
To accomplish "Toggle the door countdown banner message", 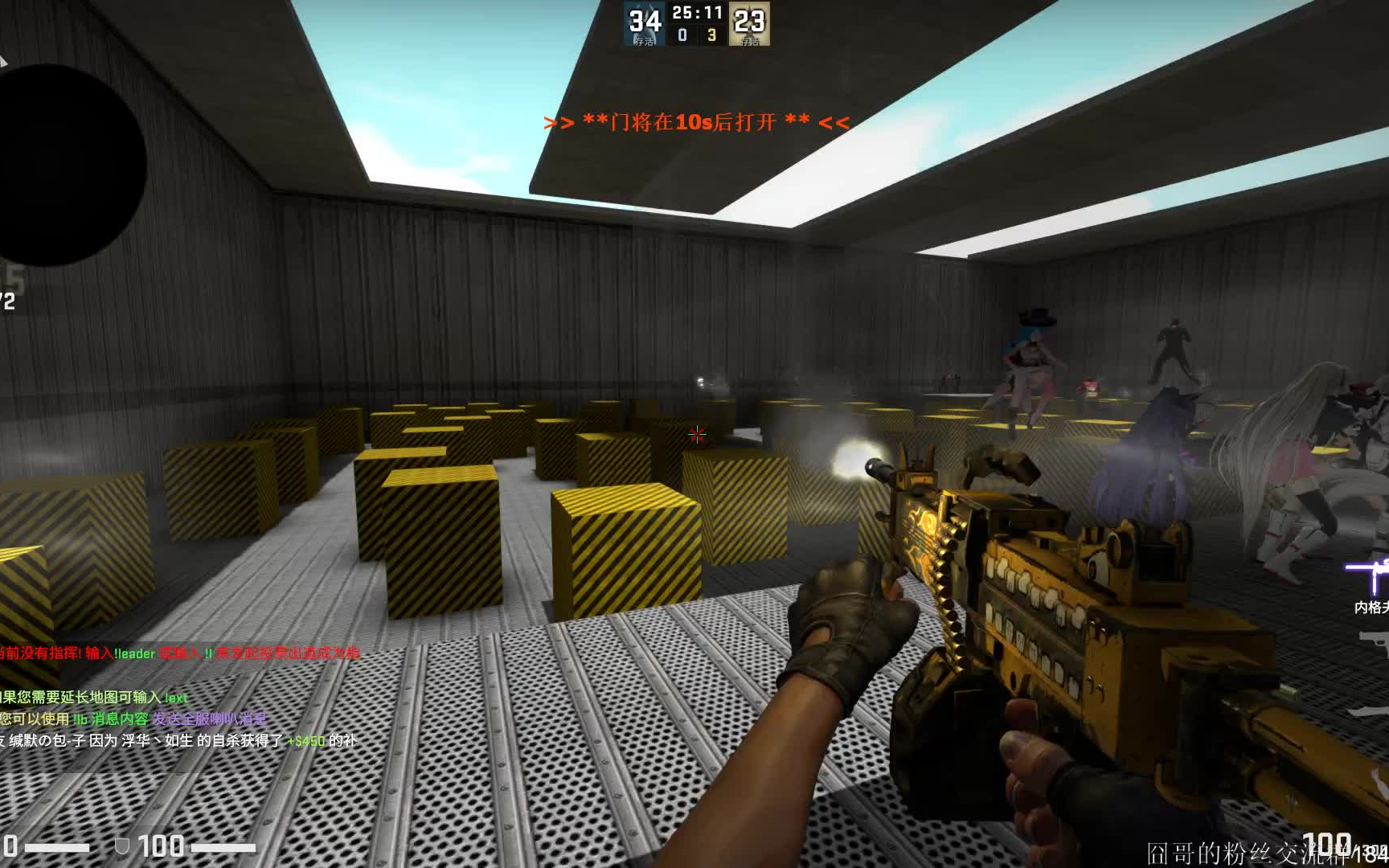I will 696,124.
